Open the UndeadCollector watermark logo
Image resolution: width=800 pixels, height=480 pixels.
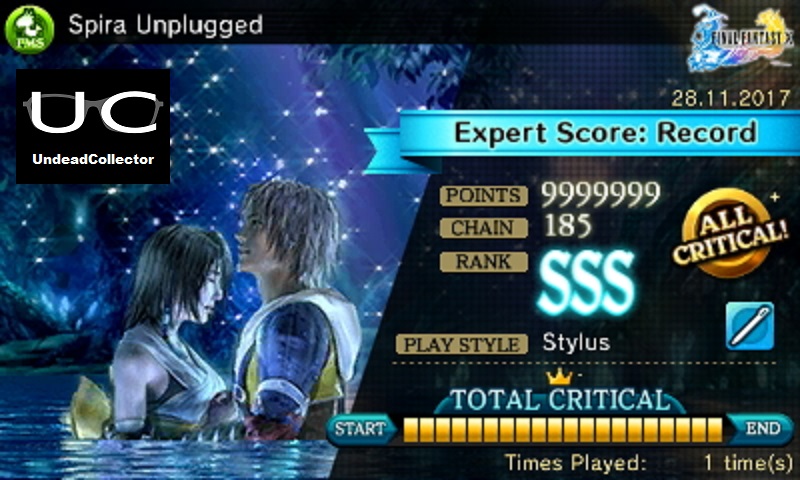click(x=93, y=127)
